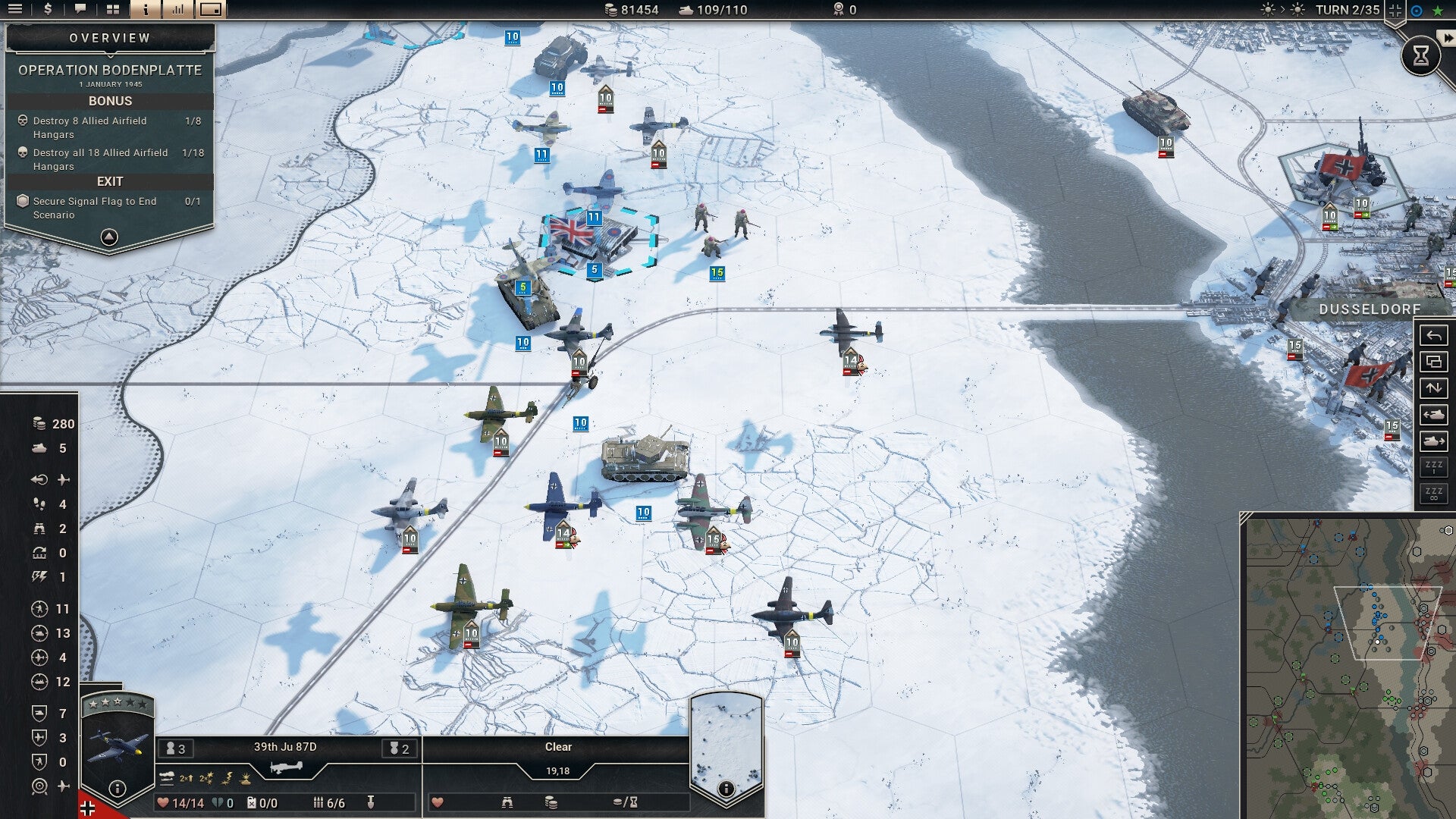Open the purchase units screen (dollar icon)

pos(47,11)
